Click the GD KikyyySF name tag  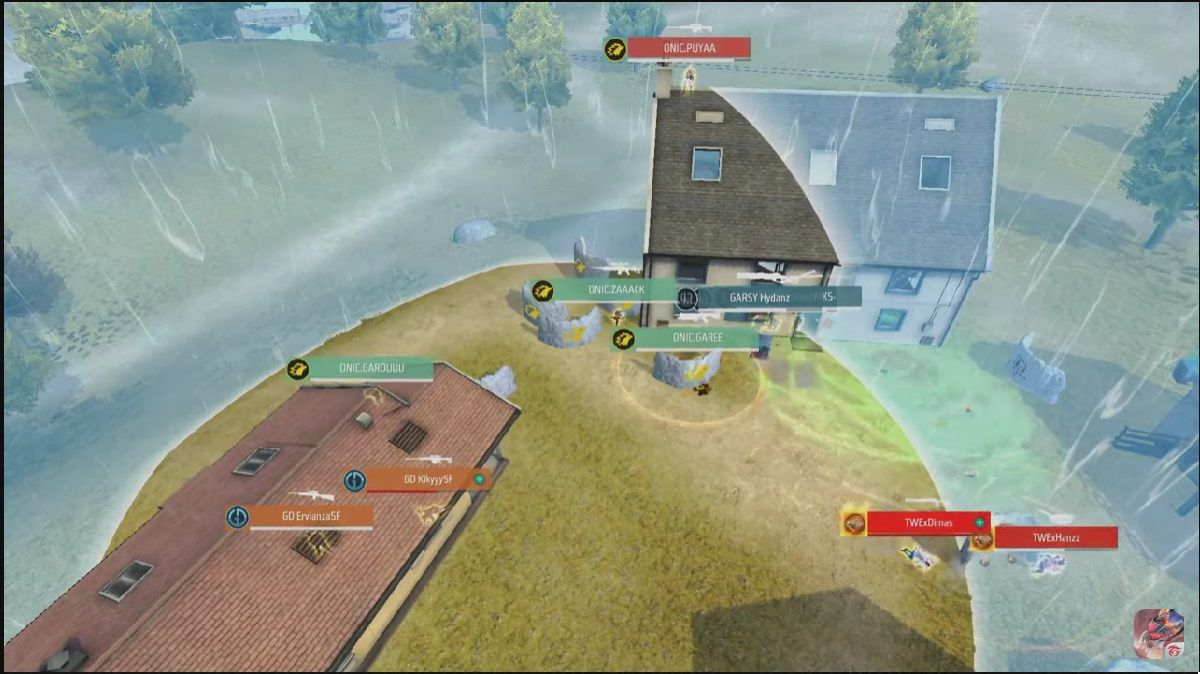[x=428, y=480]
